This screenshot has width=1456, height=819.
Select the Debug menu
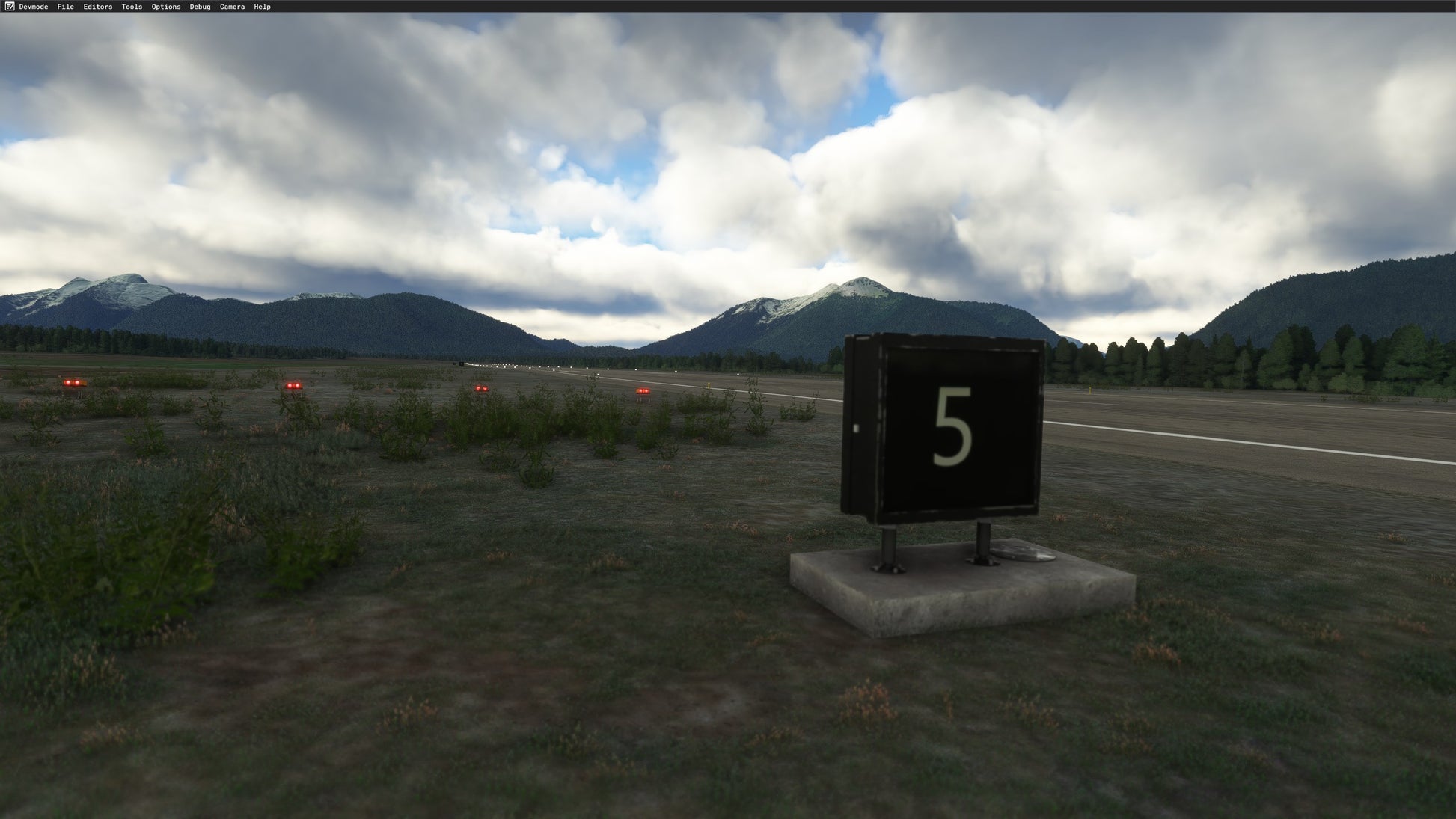point(200,7)
